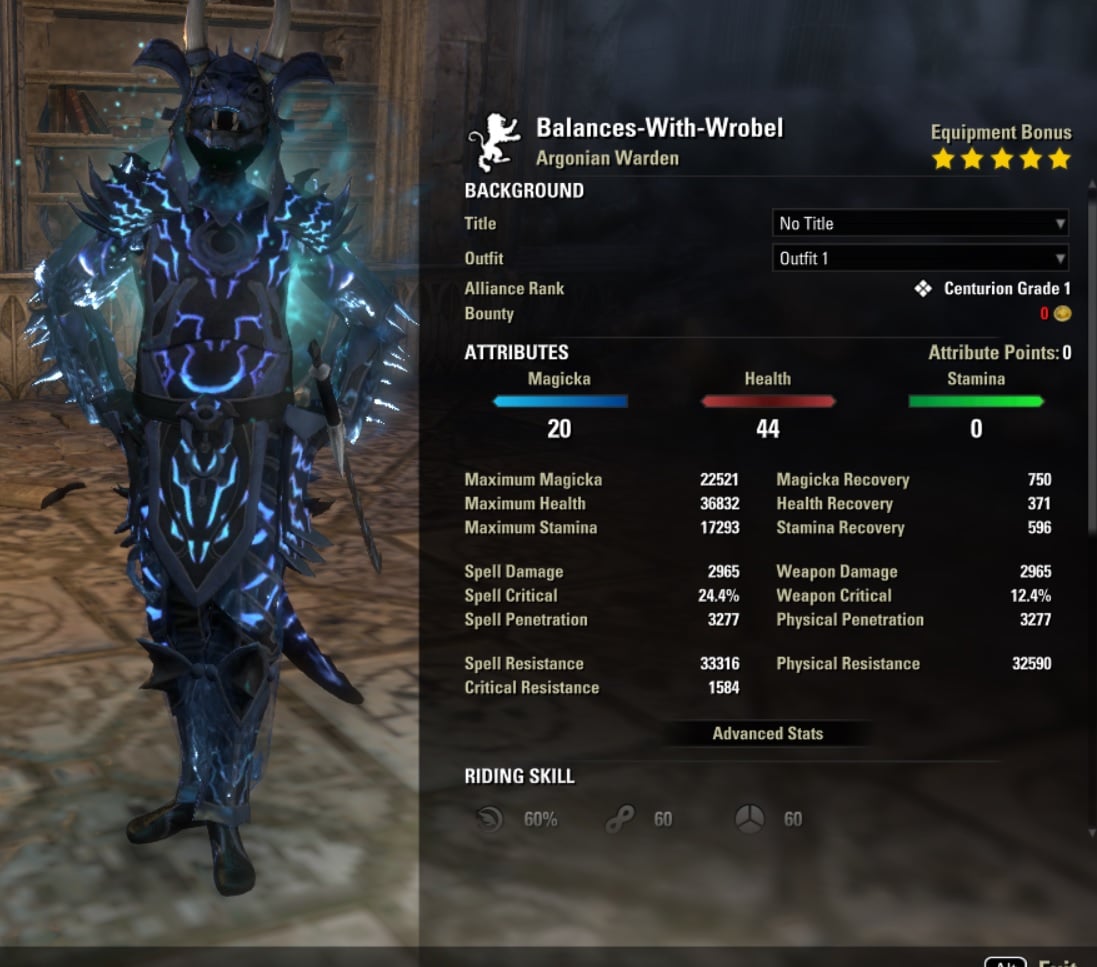Expand the Outfit 1 dropdown
1097x967 pixels.
pos(920,259)
